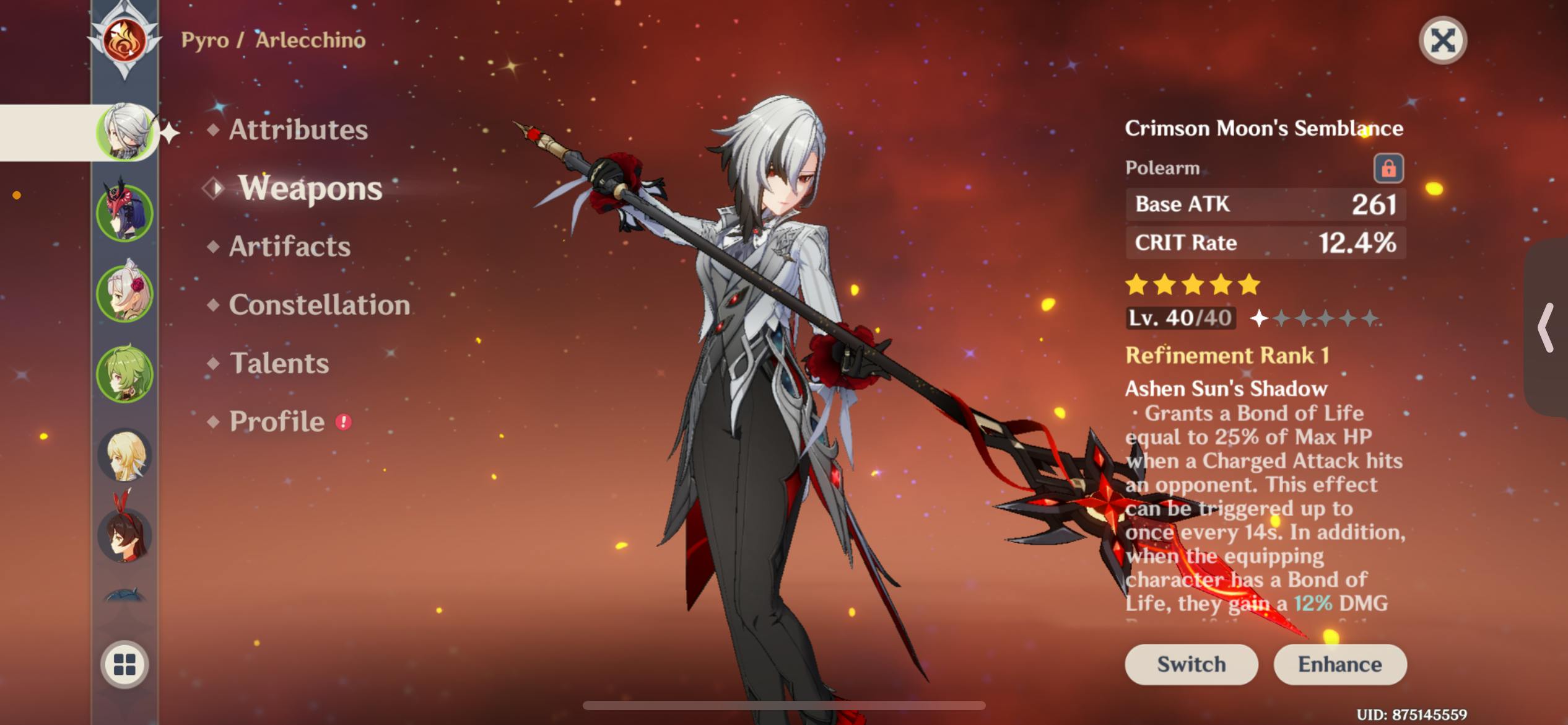Show the Profile section
This screenshot has width=1568, height=725.
pyautogui.click(x=277, y=422)
